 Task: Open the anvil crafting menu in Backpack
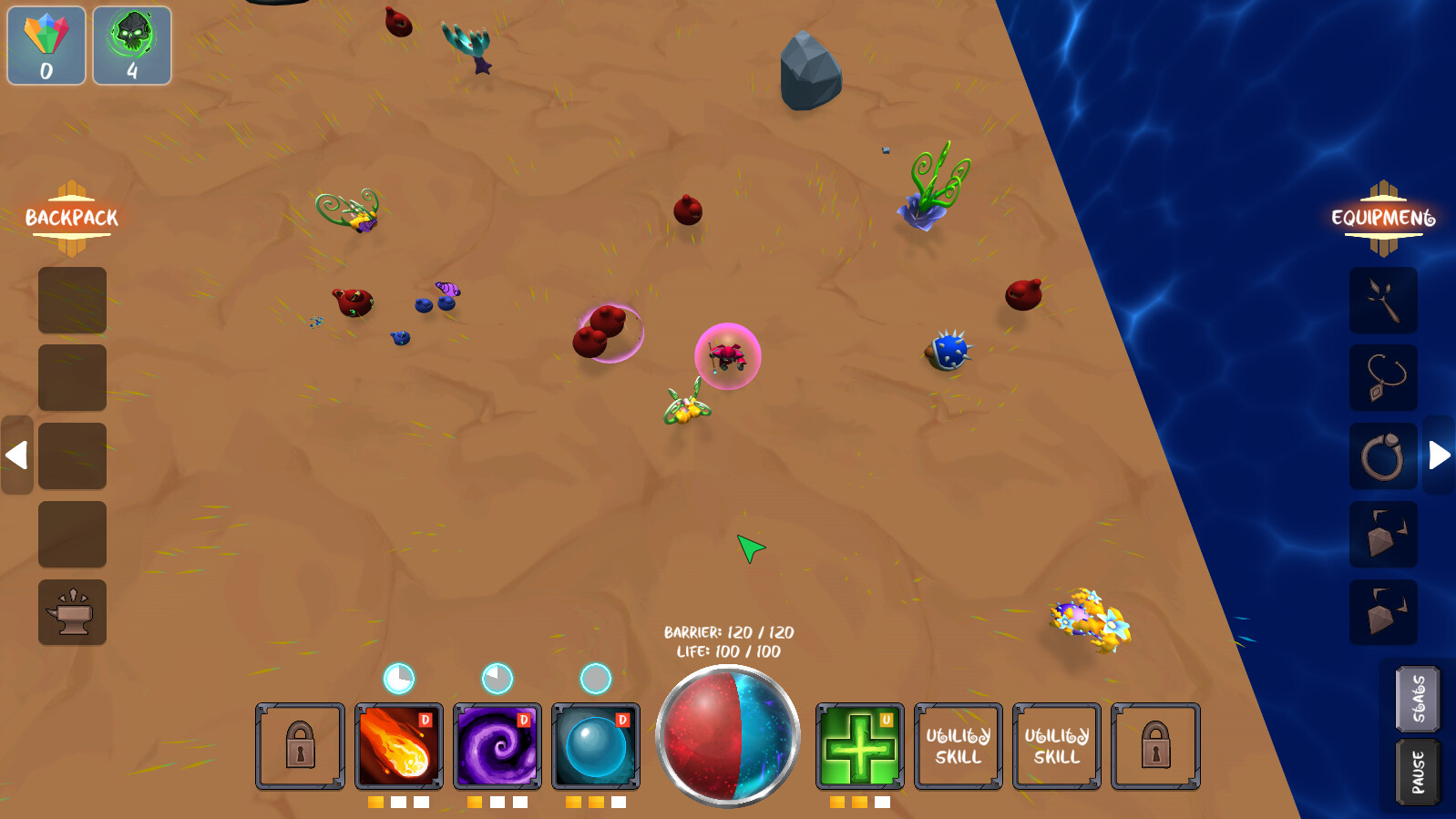point(71,612)
